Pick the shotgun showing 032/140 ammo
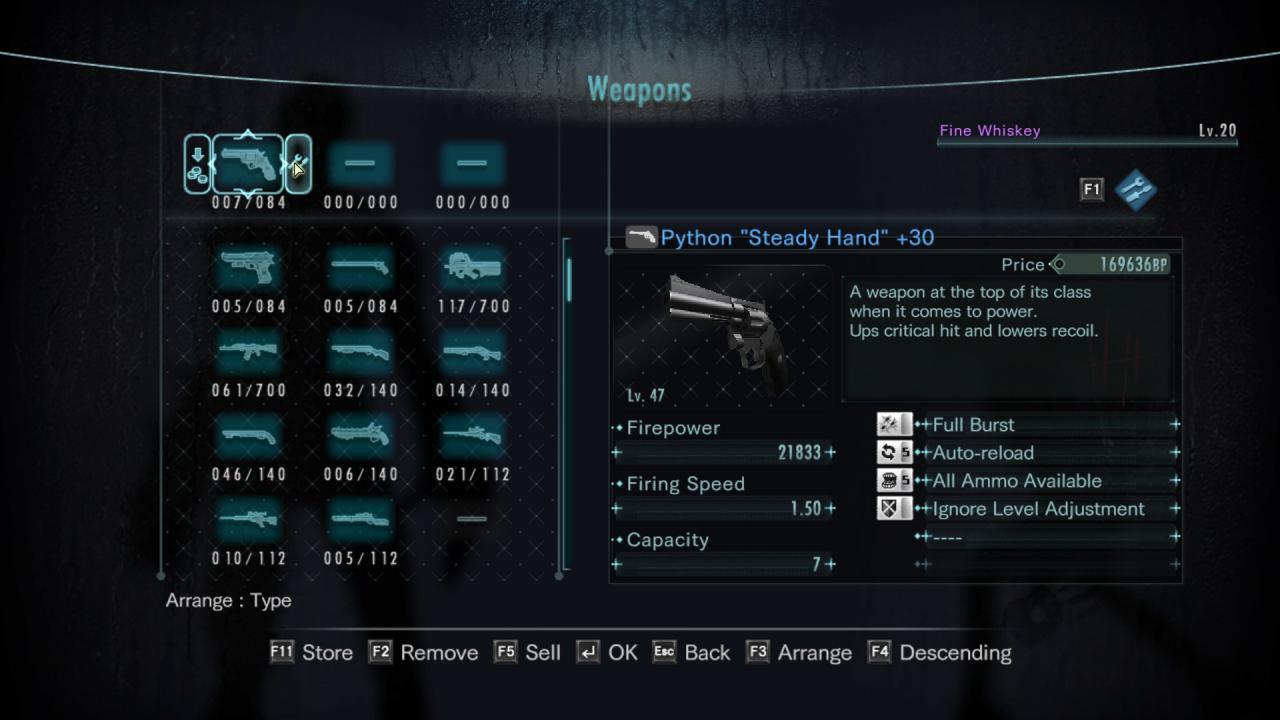 click(x=360, y=352)
